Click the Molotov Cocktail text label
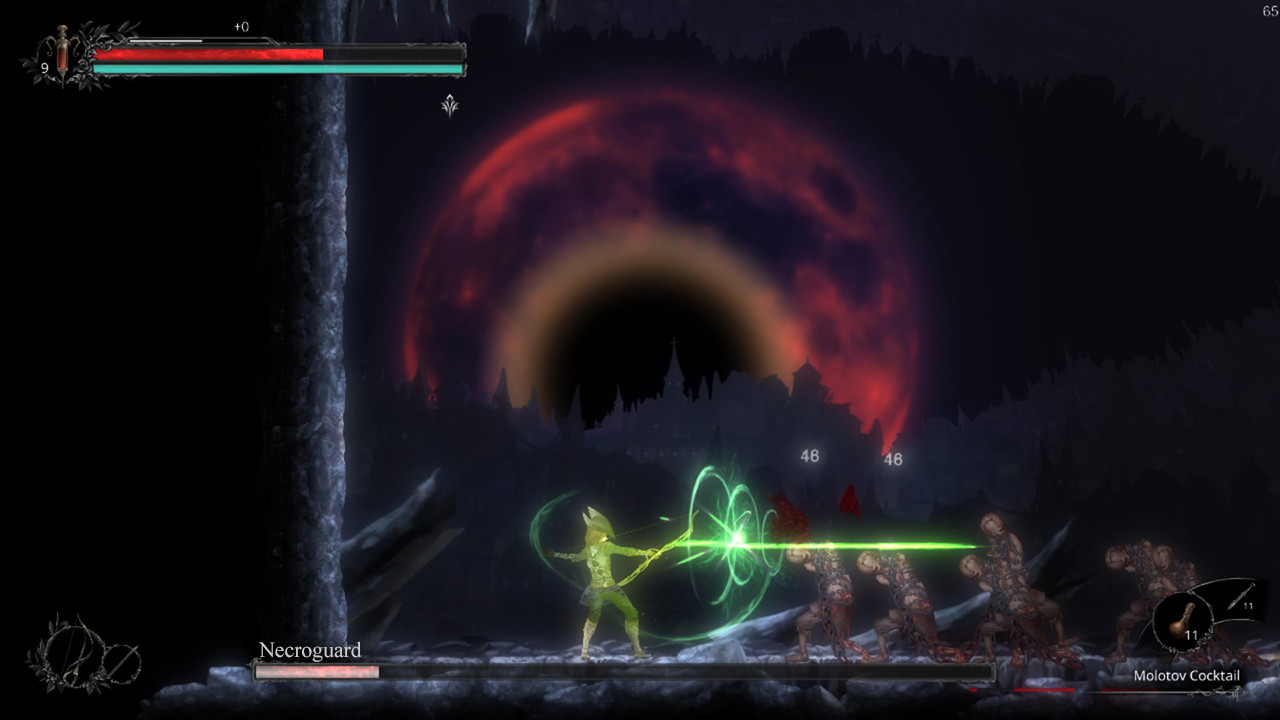Screen dimensions: 1280x720 [x=1186, y=674]
